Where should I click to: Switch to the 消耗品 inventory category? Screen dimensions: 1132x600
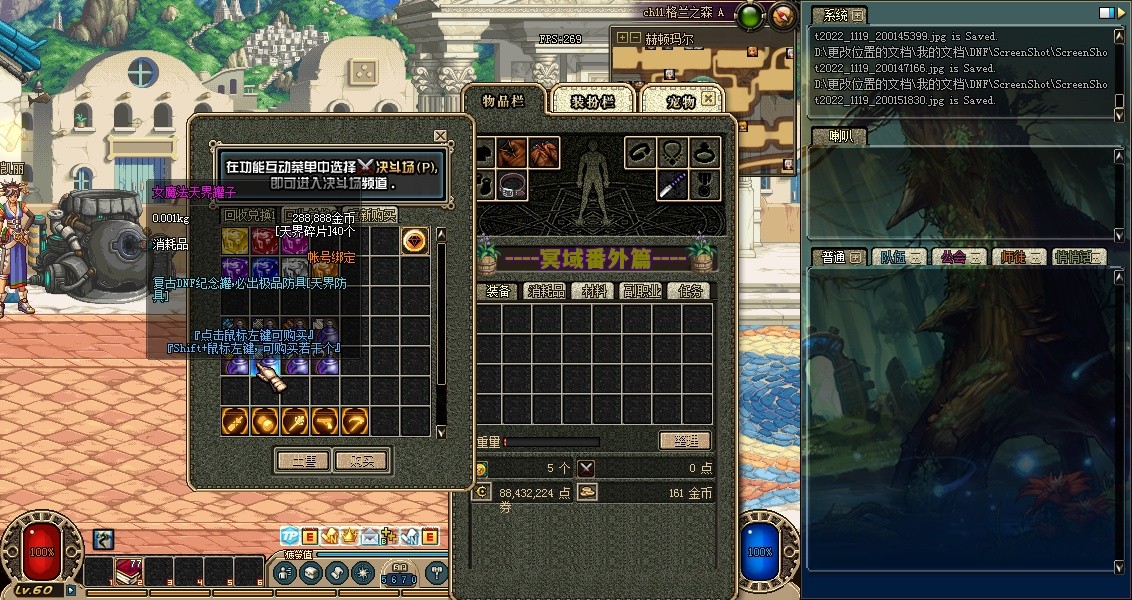(547, 291)
